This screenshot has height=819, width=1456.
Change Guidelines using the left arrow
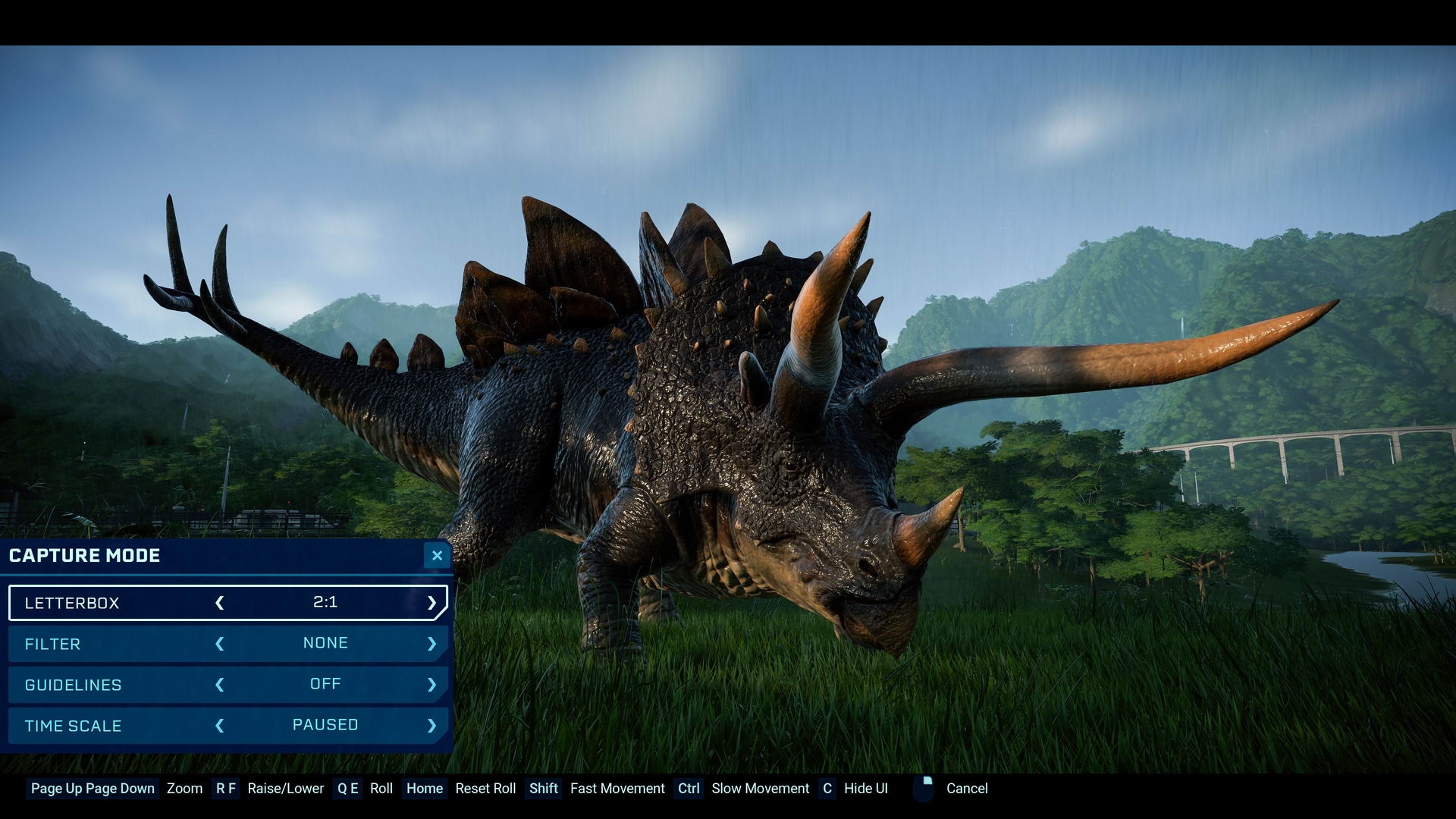click(x=220, y=685)
